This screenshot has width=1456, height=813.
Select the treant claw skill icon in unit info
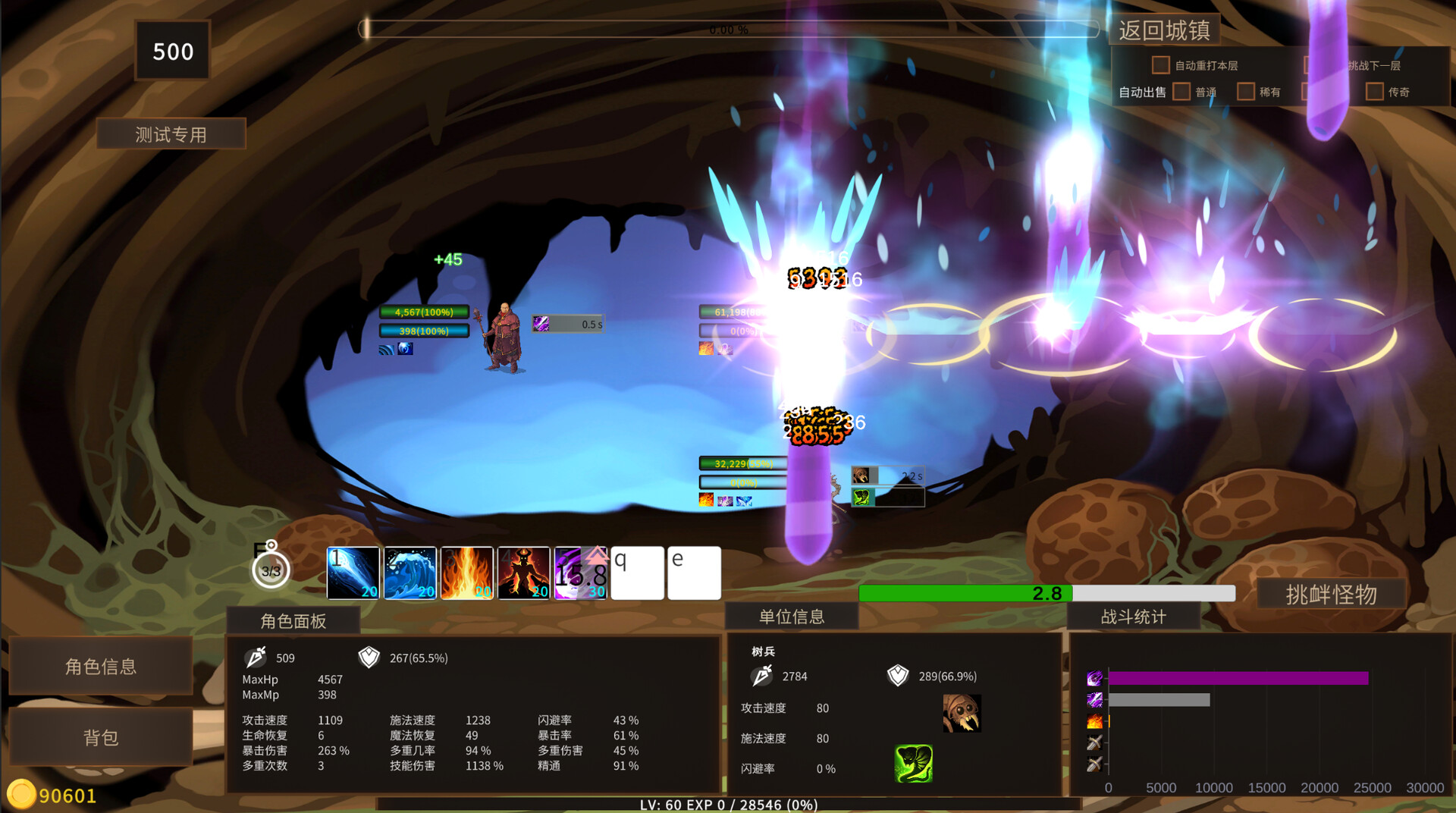962,713
